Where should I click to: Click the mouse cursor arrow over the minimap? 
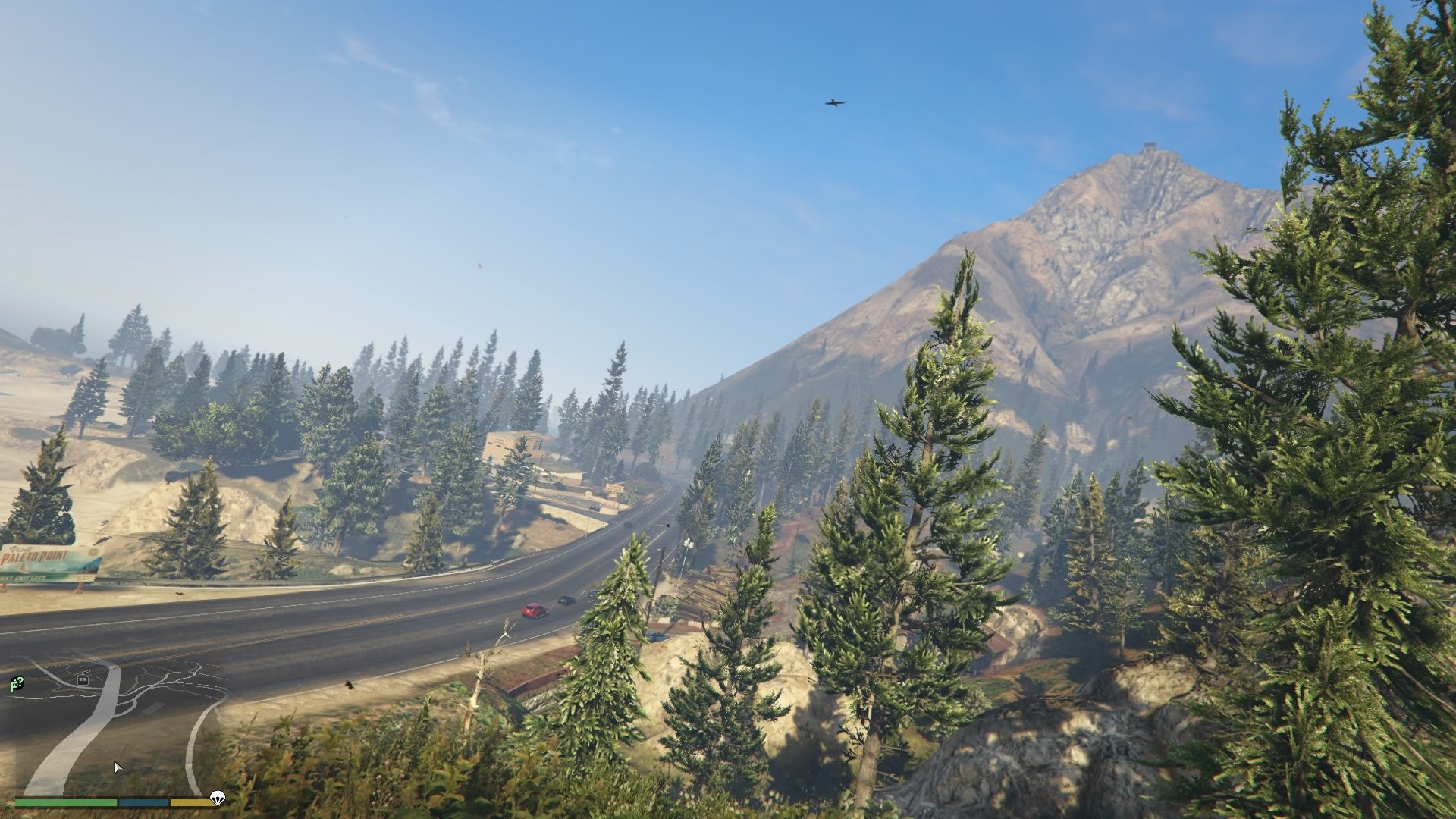(x=118, y=768)
